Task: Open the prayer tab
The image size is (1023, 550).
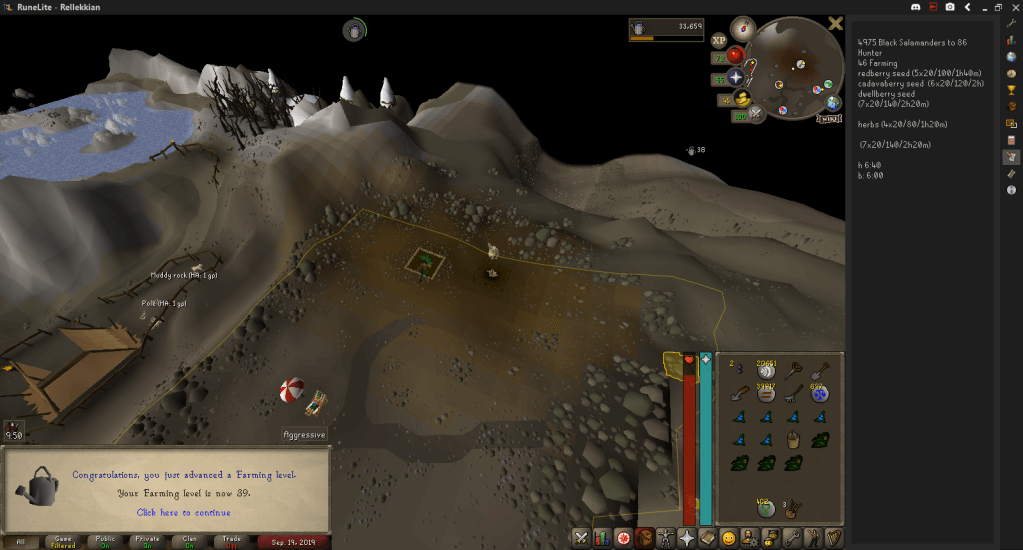Action: (687, 537)
